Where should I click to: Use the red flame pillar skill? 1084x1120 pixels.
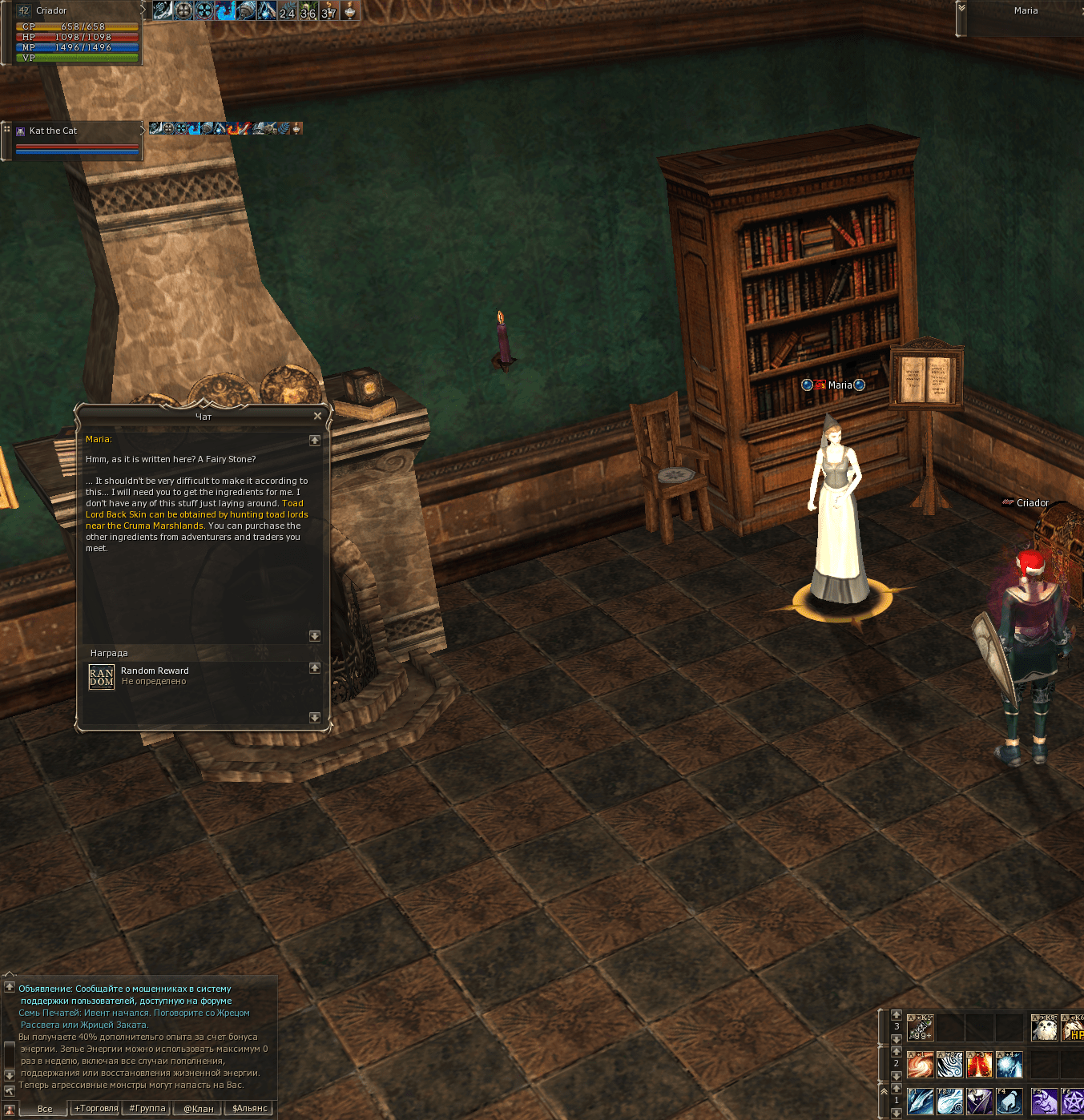(x=980, y=1065)
